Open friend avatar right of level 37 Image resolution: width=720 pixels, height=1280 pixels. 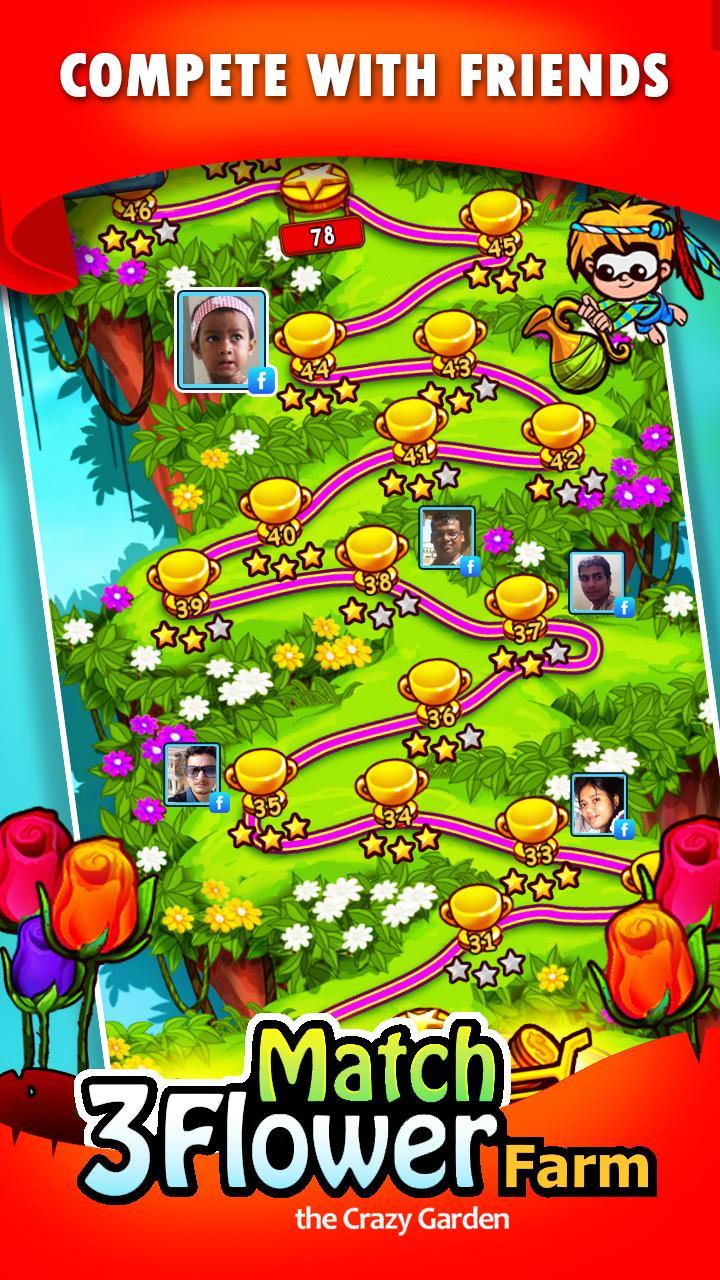(597, 582)
